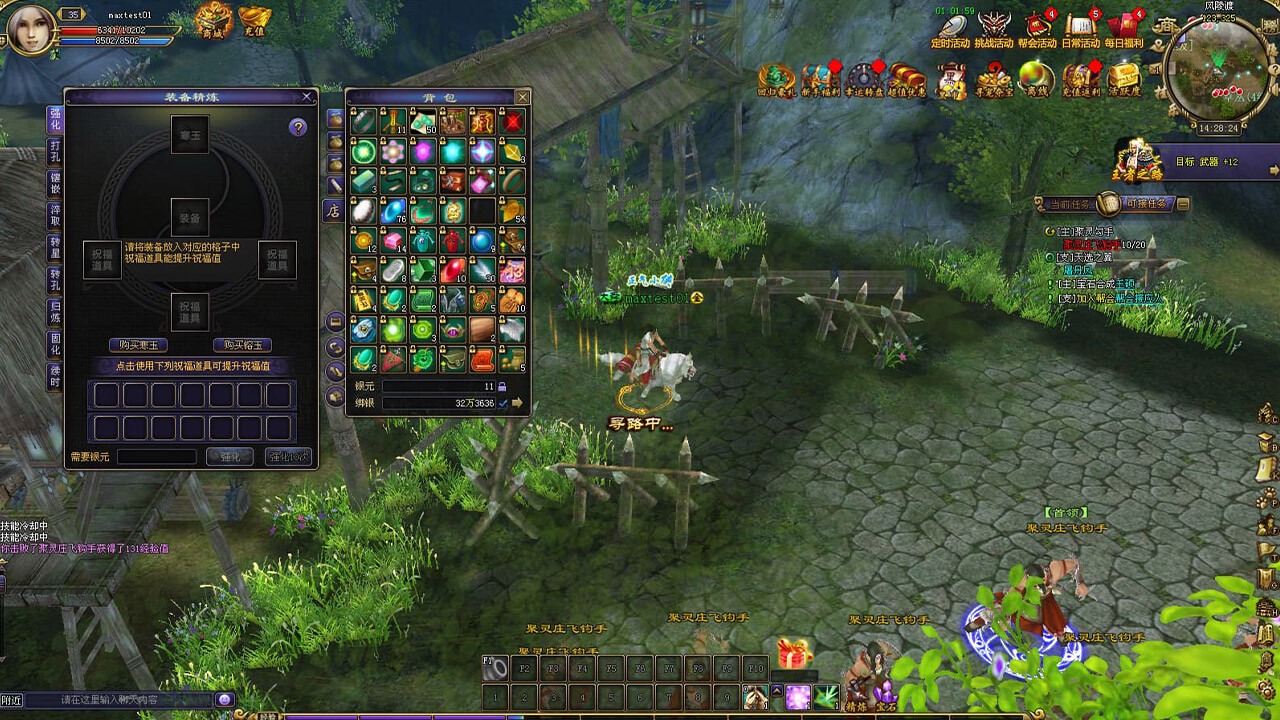This screenshot has height=720, width=1280.
Task: Open the 挑战活动 challenge activity icon
Action: coord(993,25)
